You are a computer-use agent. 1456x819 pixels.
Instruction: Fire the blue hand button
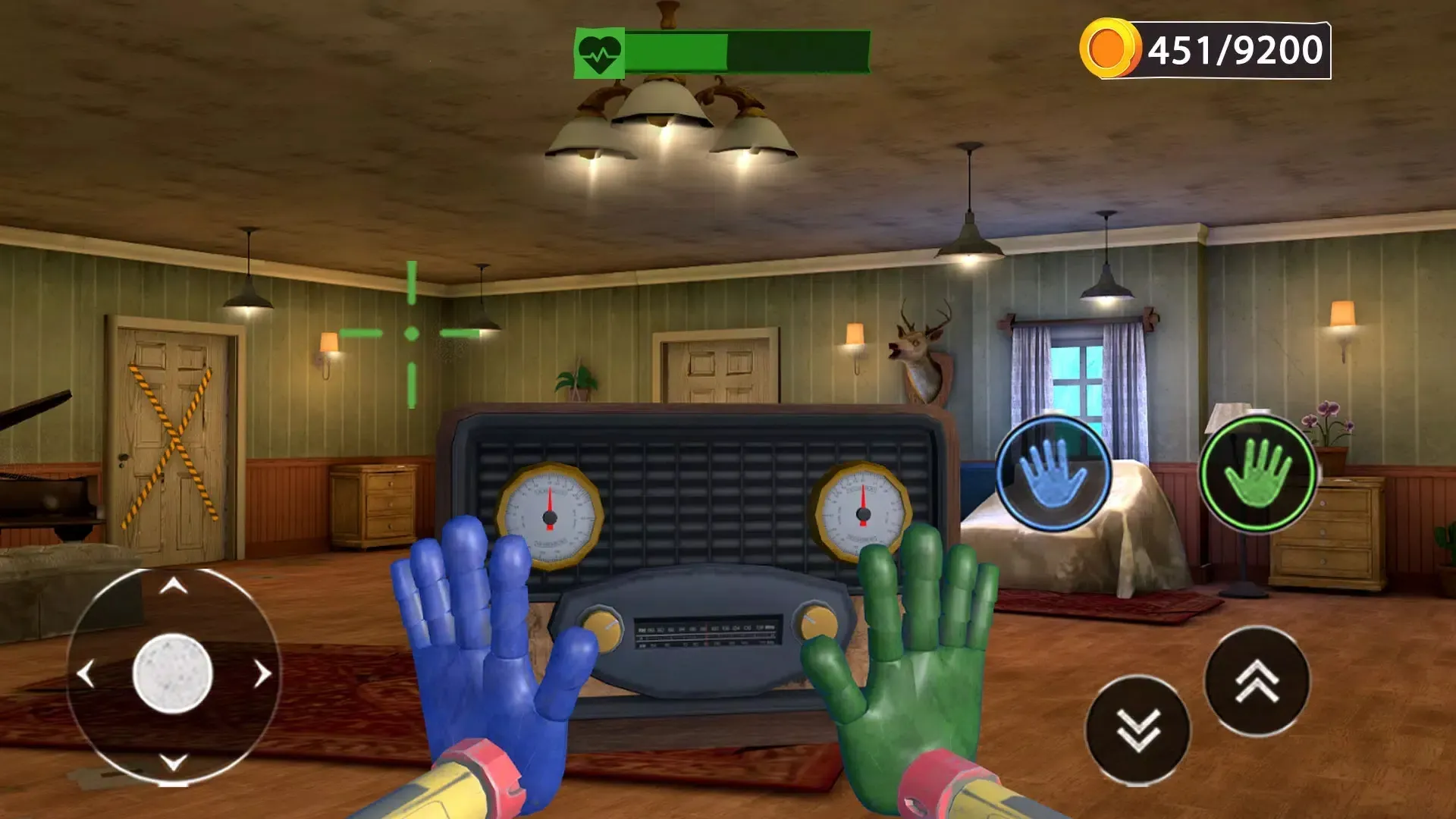point(1053,473)
